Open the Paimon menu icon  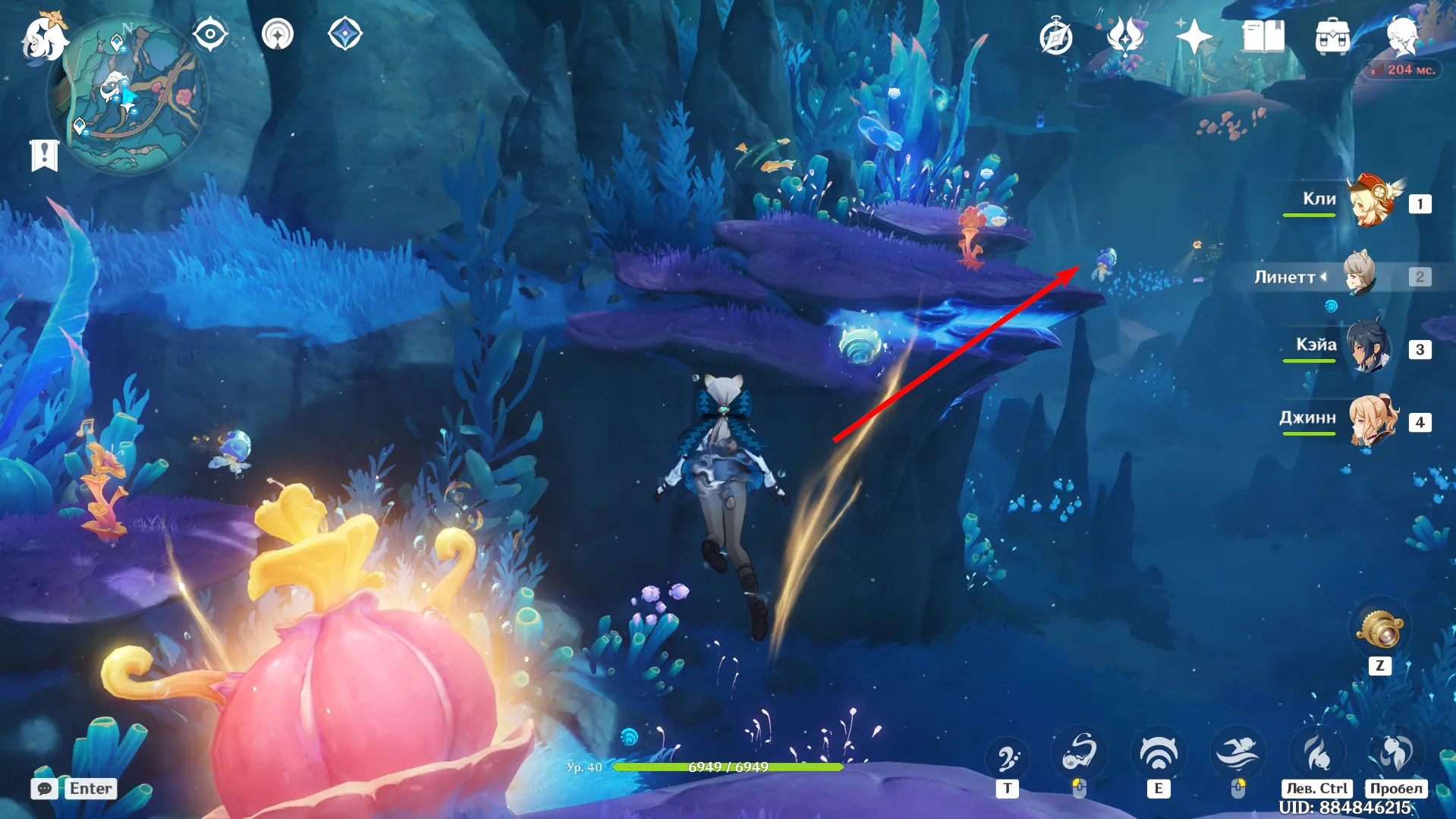point(43,38)
